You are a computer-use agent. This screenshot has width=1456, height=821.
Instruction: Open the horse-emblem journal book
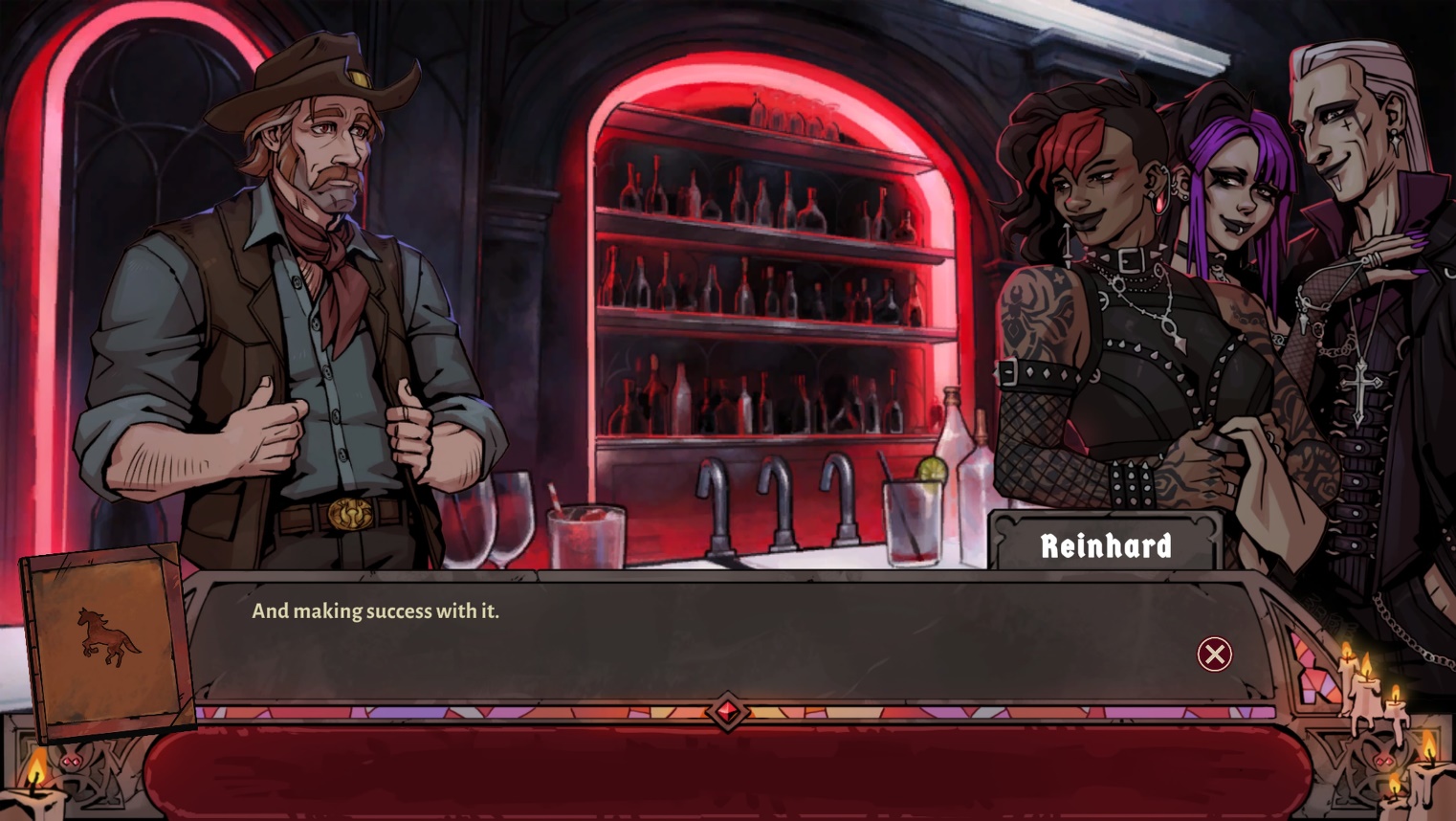tap(107, 639)
